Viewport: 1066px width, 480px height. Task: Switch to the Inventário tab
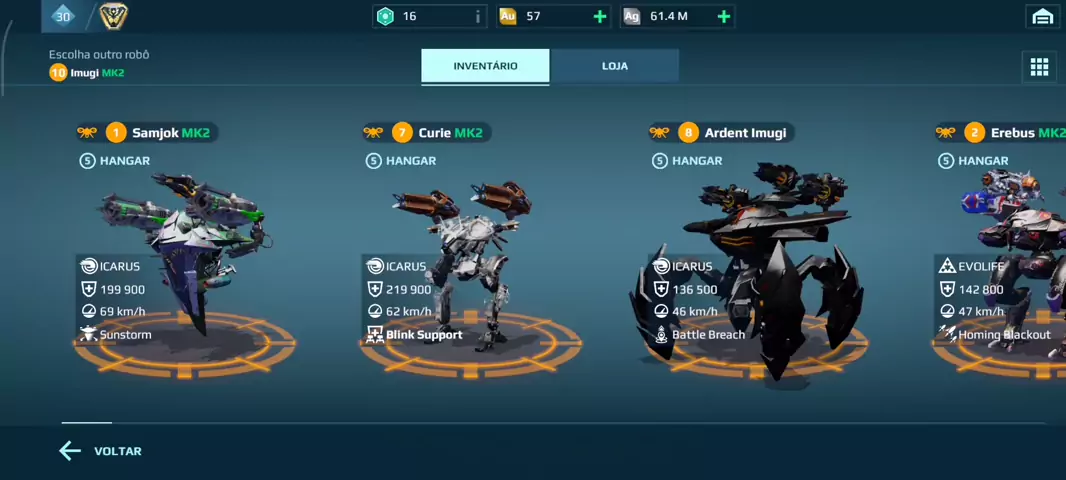tap(485, 66)
